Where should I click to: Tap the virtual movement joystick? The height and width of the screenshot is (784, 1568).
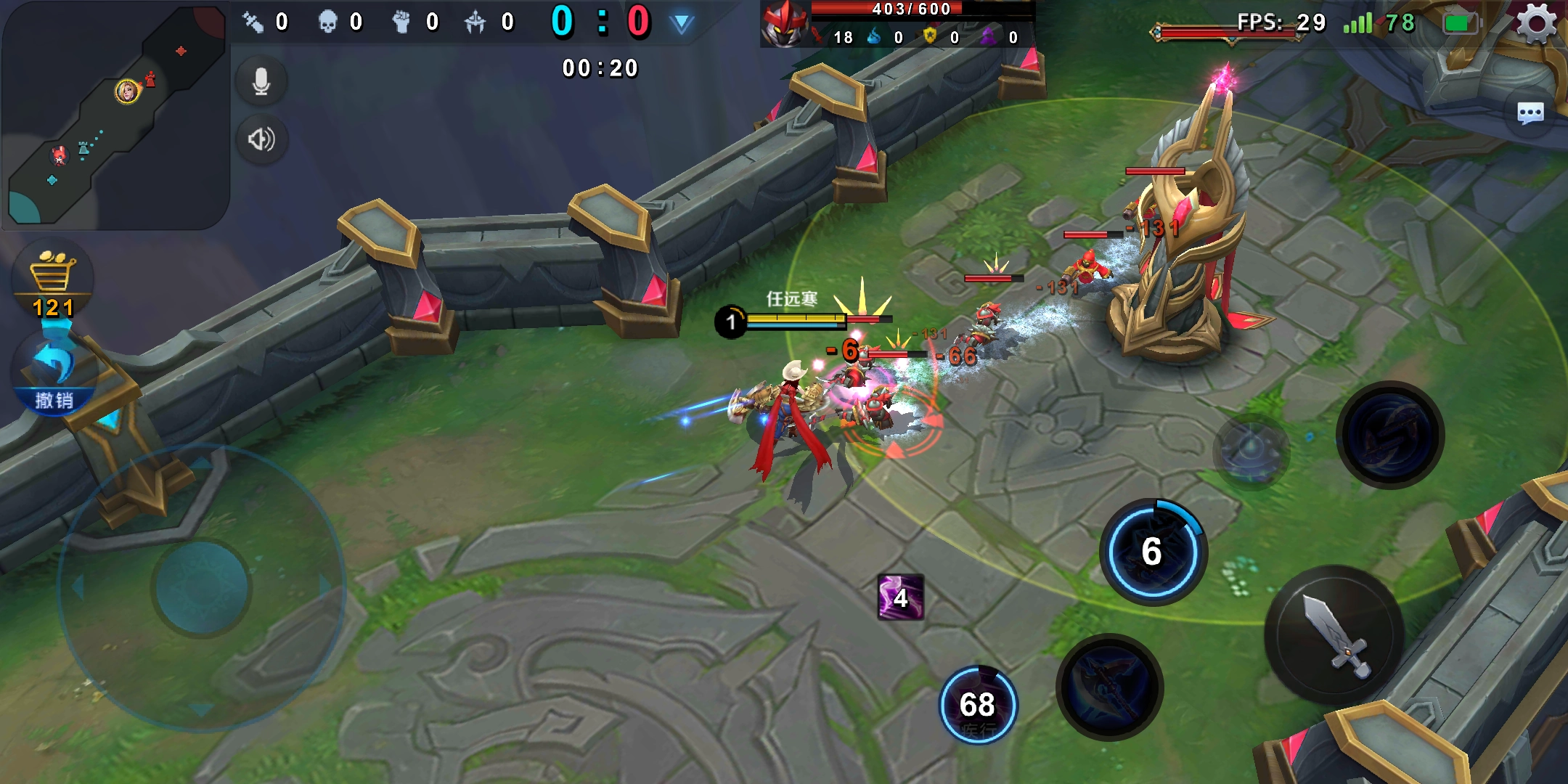202,588
